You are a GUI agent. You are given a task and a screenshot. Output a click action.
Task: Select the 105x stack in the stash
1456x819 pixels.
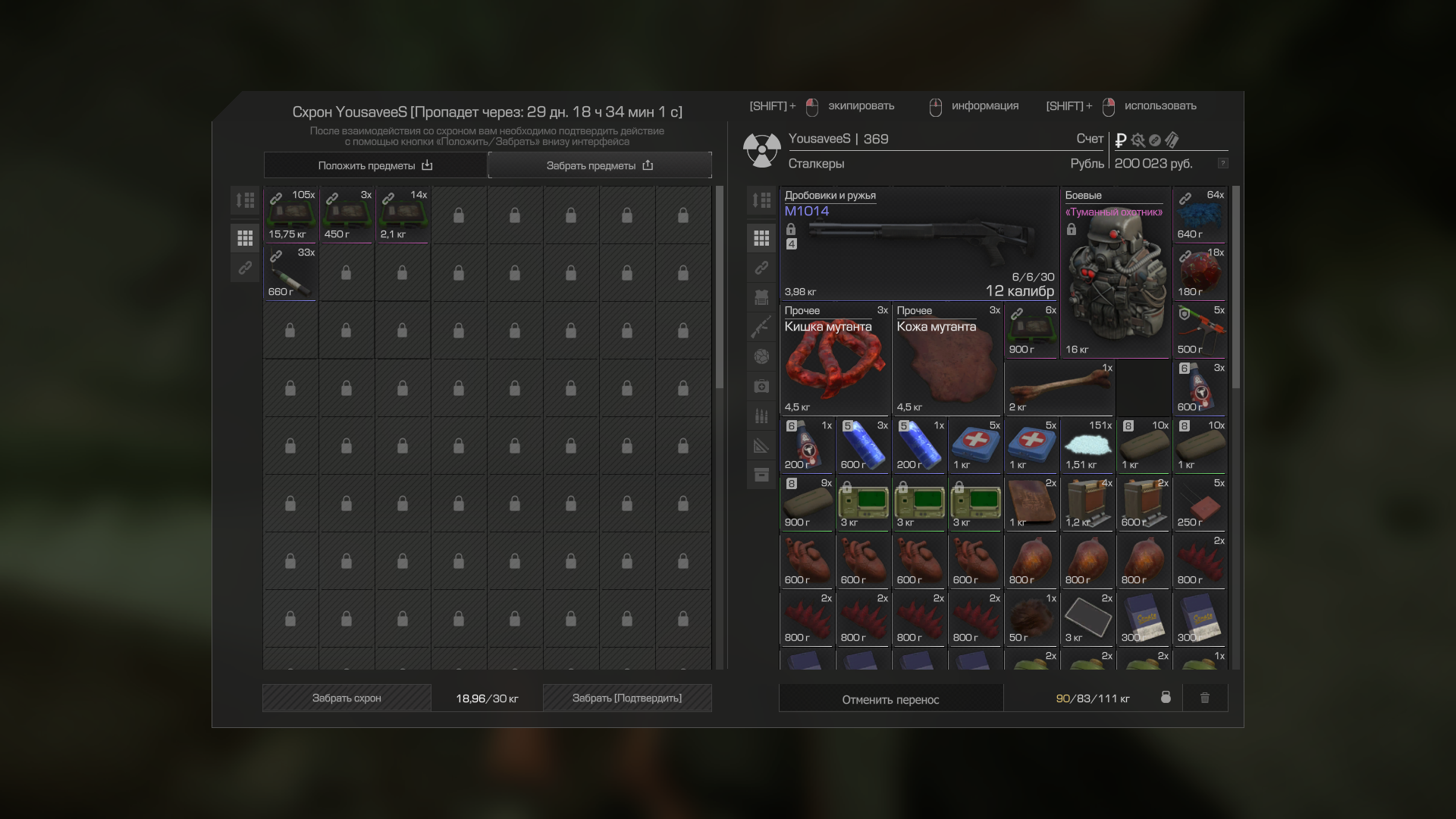coord(290,215)
